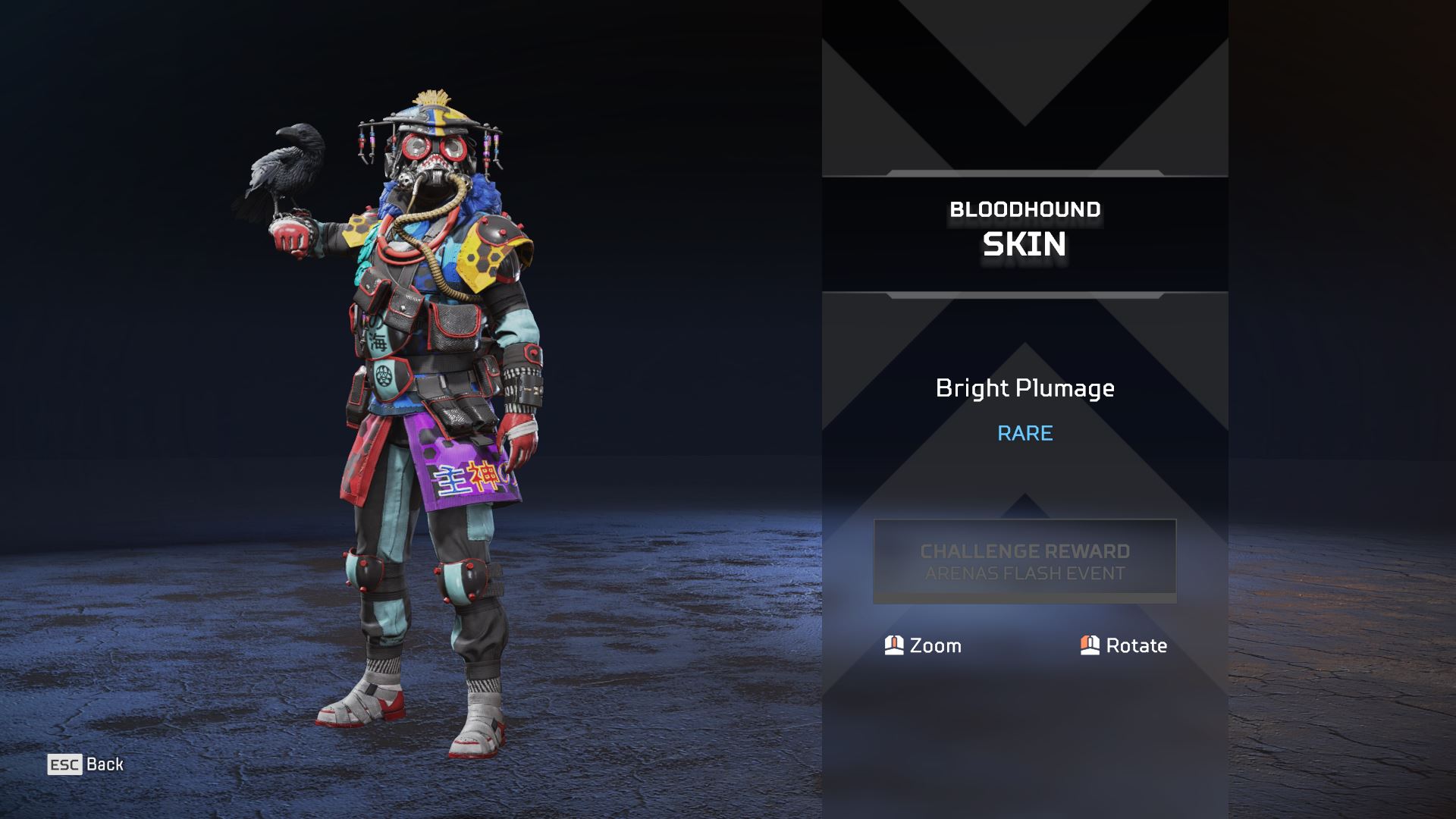
Task: Click the Zoom label text
Action: coord(935,646)
